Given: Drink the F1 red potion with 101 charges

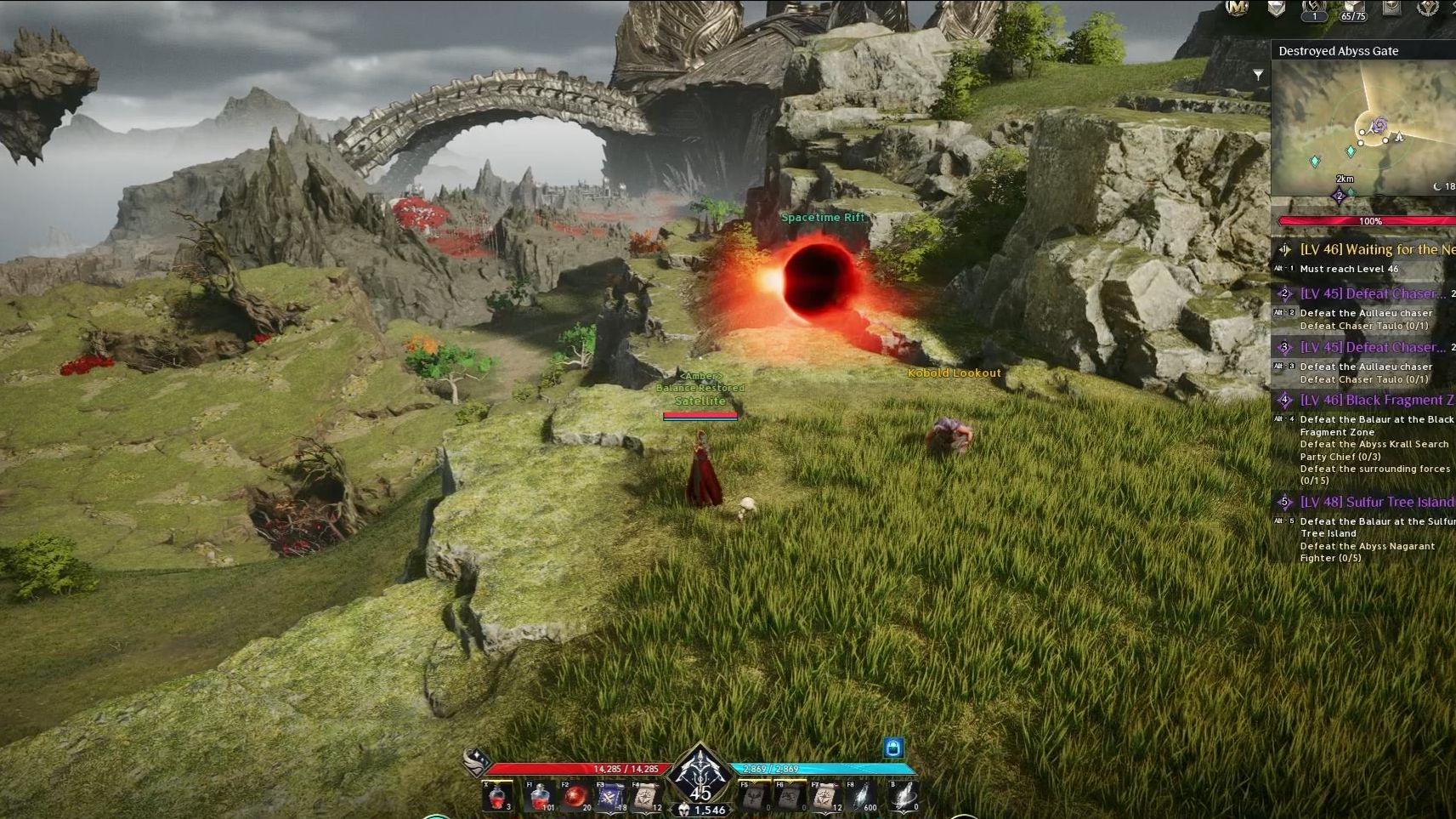Looking at the screenshot, I should coord(540,798).
